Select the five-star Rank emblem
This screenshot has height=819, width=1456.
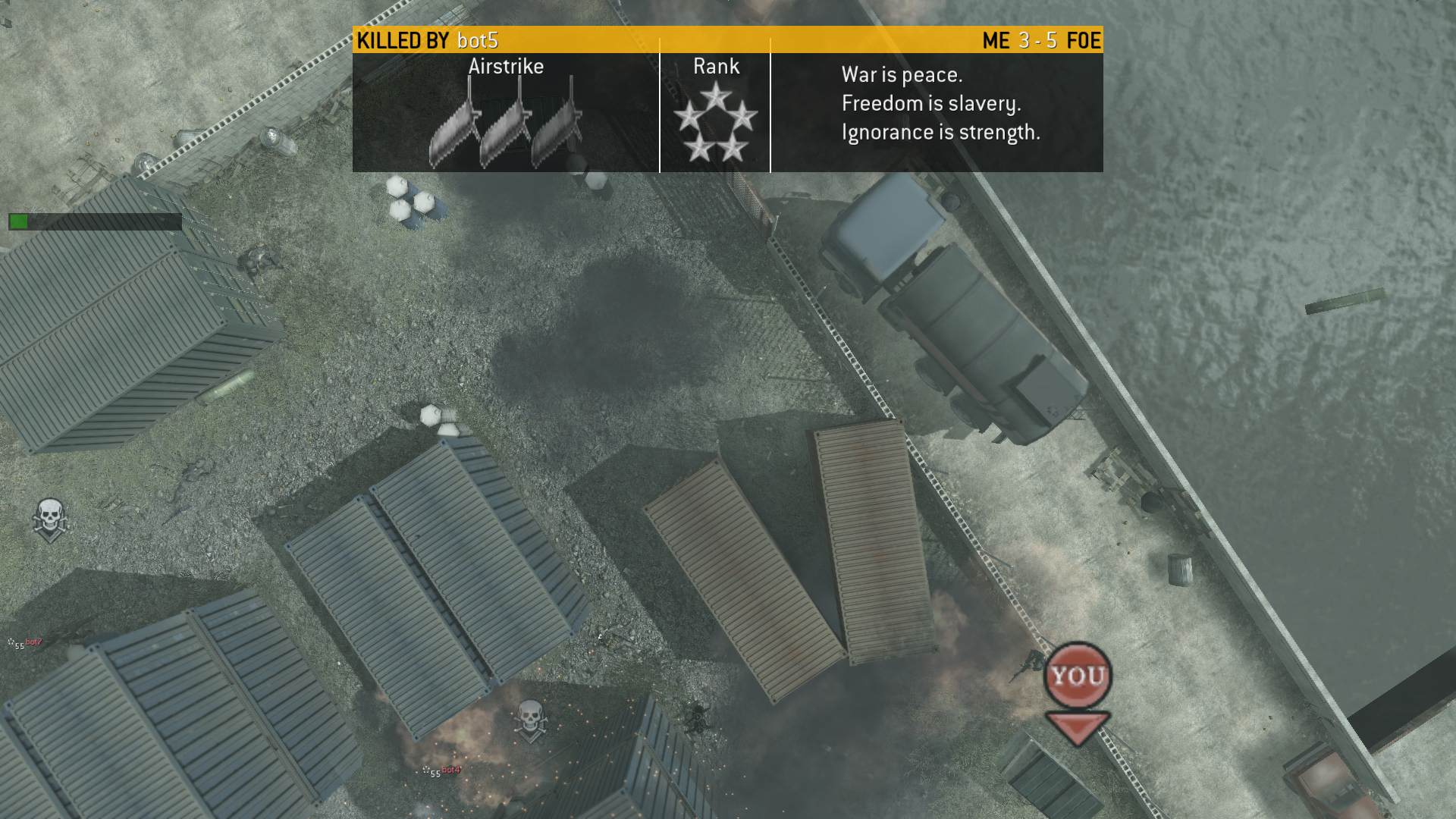715,123
